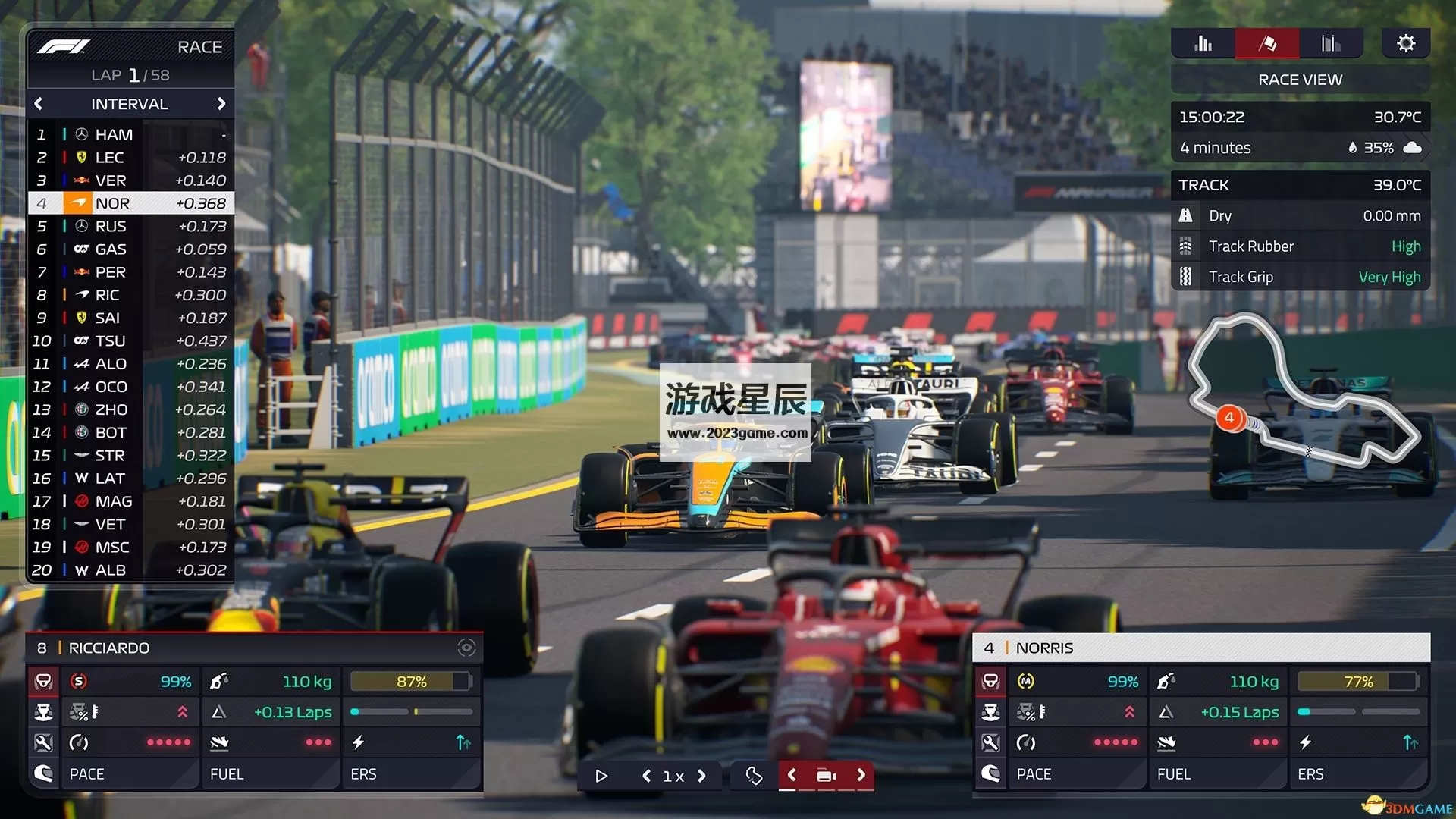The image size is (1456, 819).
Task: Show the next timing column after Interval
Action: 221,104
